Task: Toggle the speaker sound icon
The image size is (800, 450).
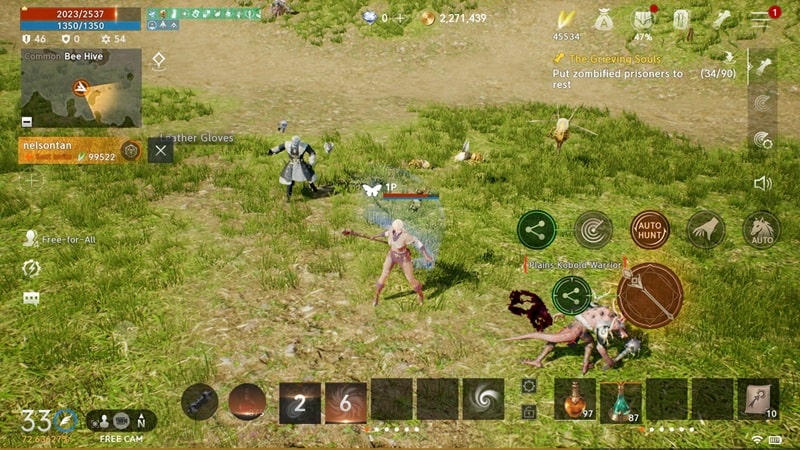Action: point(762,183)
